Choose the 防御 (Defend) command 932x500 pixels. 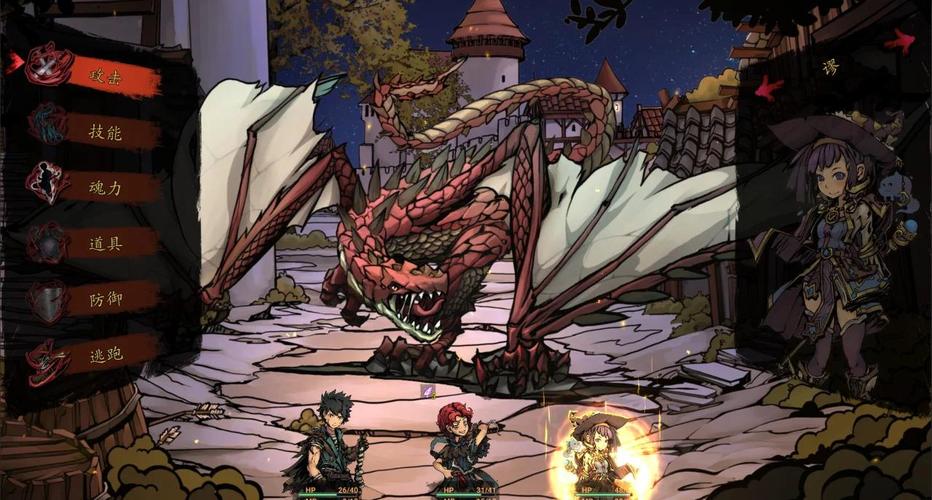click(105, 297)
